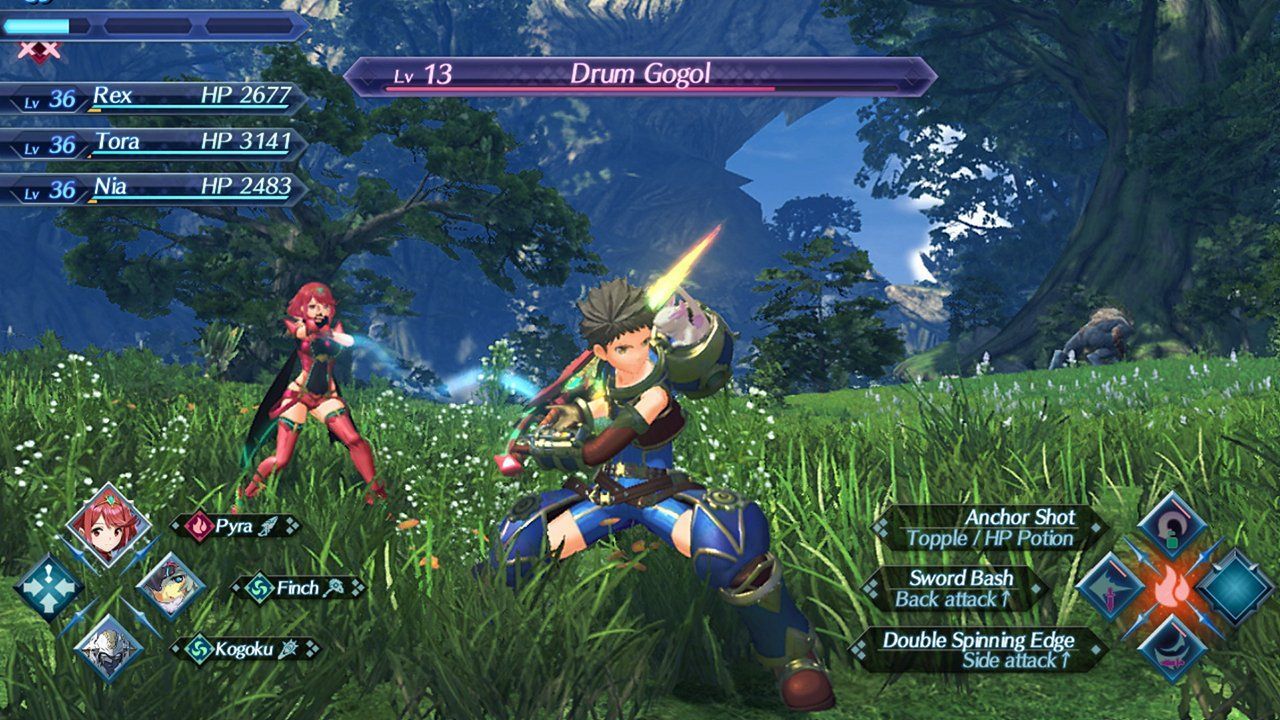This screenshot has height=720, width=1280.
Task: Click the fire element icon beside Pyra's name
Action: [x=198, y=525]
